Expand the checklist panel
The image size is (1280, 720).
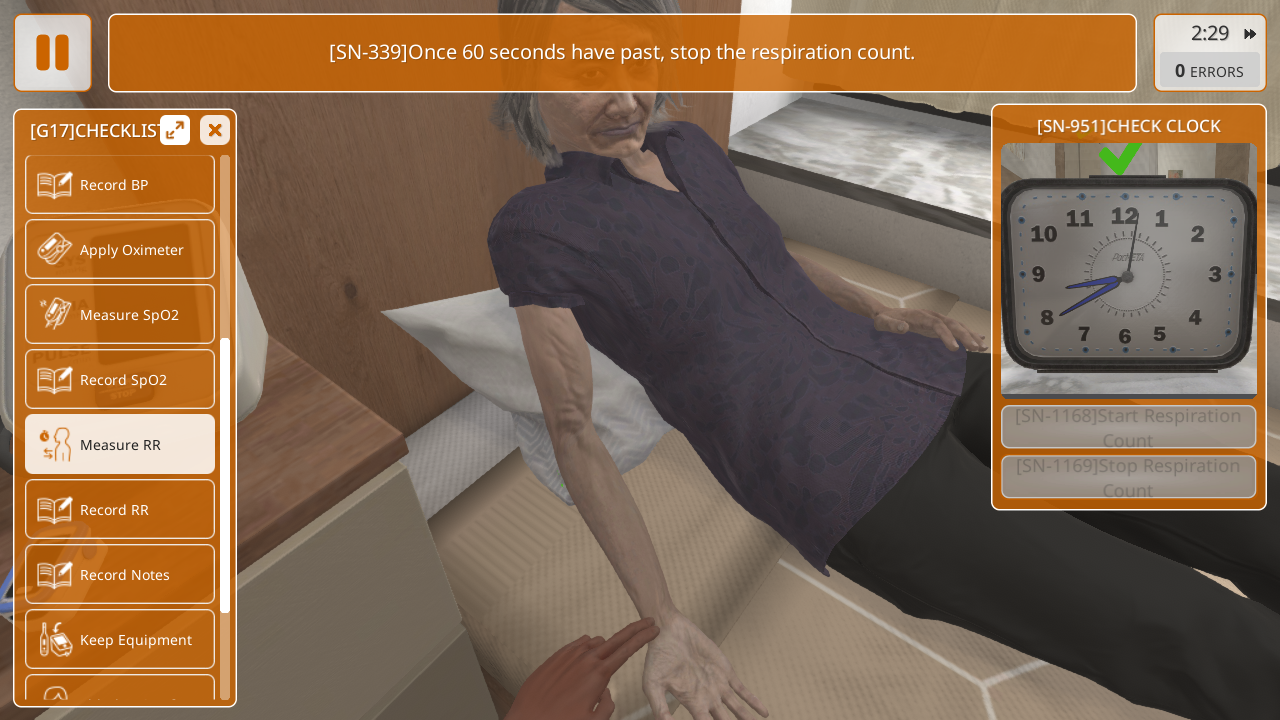[175, 130]
